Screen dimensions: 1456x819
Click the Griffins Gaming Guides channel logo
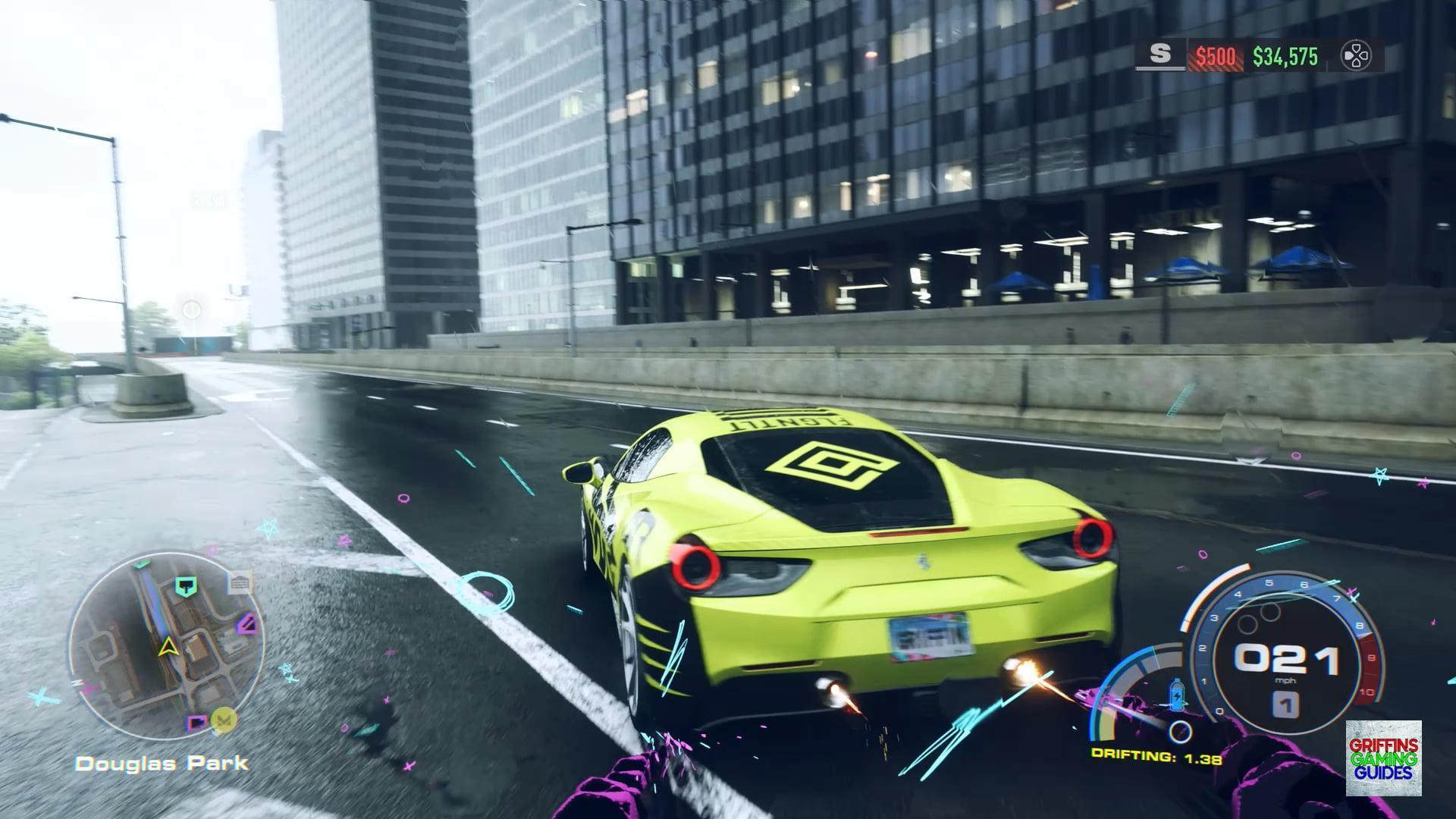[x=1383, y=758]
